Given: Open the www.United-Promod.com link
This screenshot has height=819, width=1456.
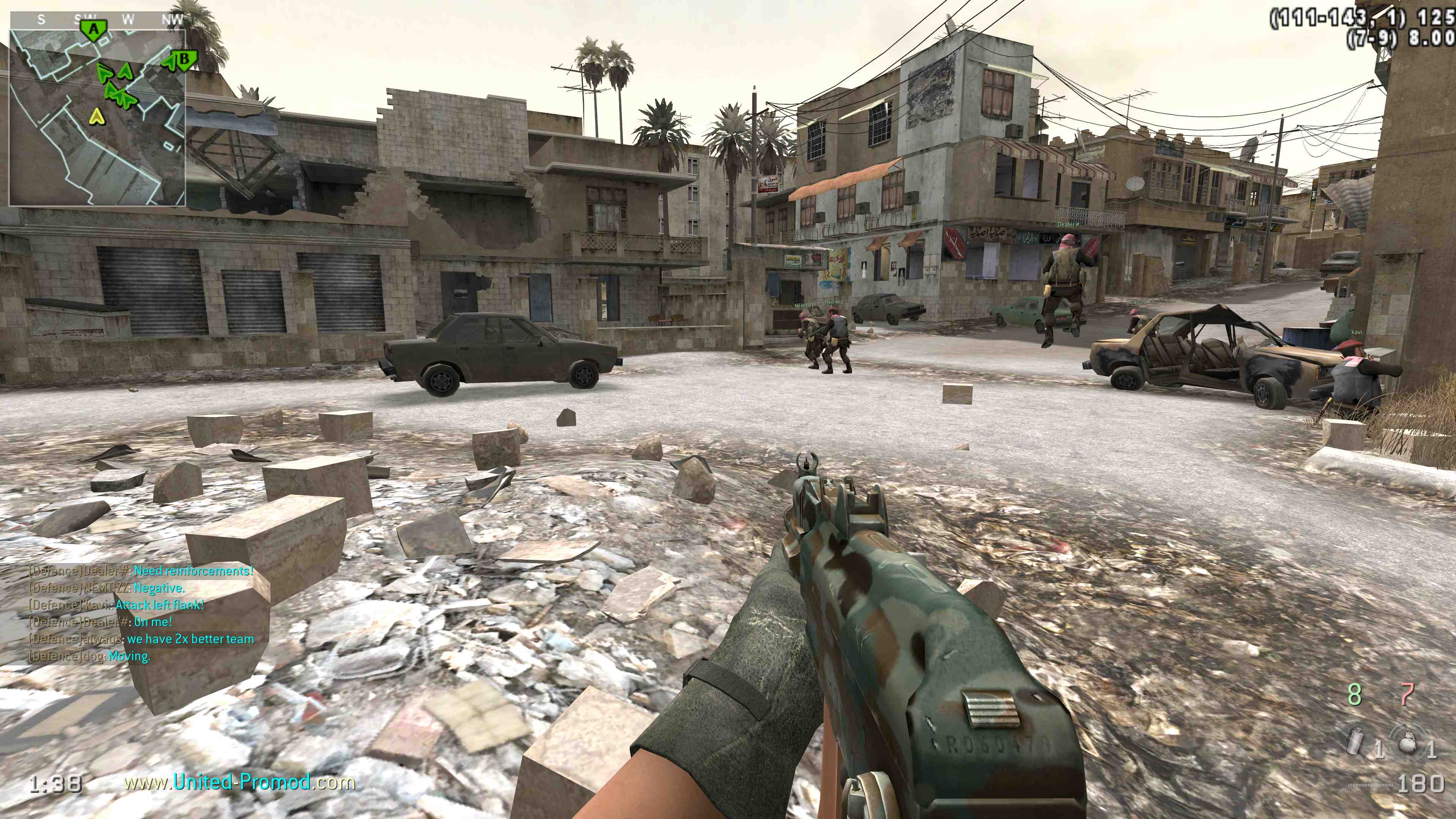Looking at the screenshot, I should [240, 782].
